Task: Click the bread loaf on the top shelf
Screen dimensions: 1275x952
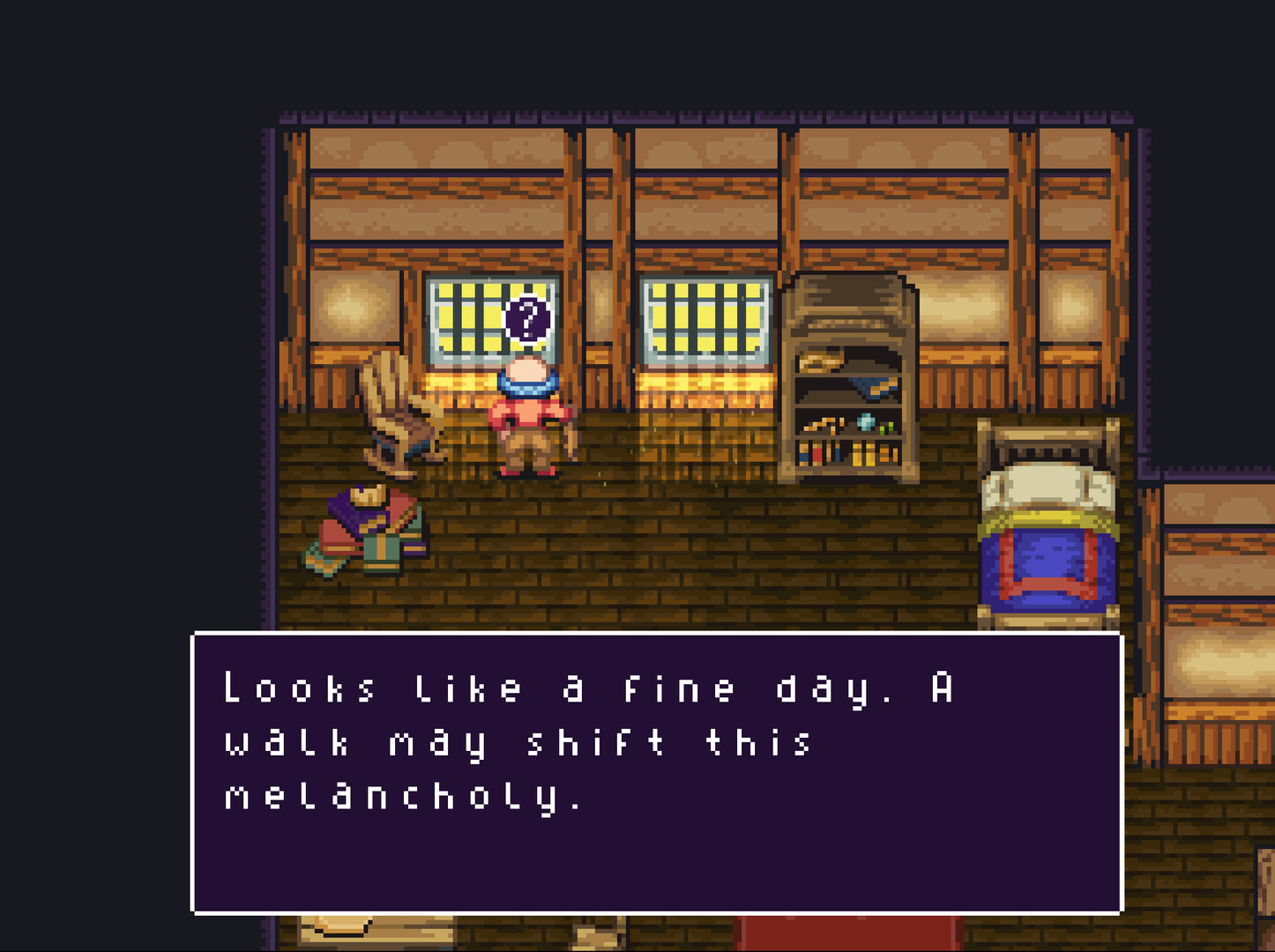Action: point(819,359)
